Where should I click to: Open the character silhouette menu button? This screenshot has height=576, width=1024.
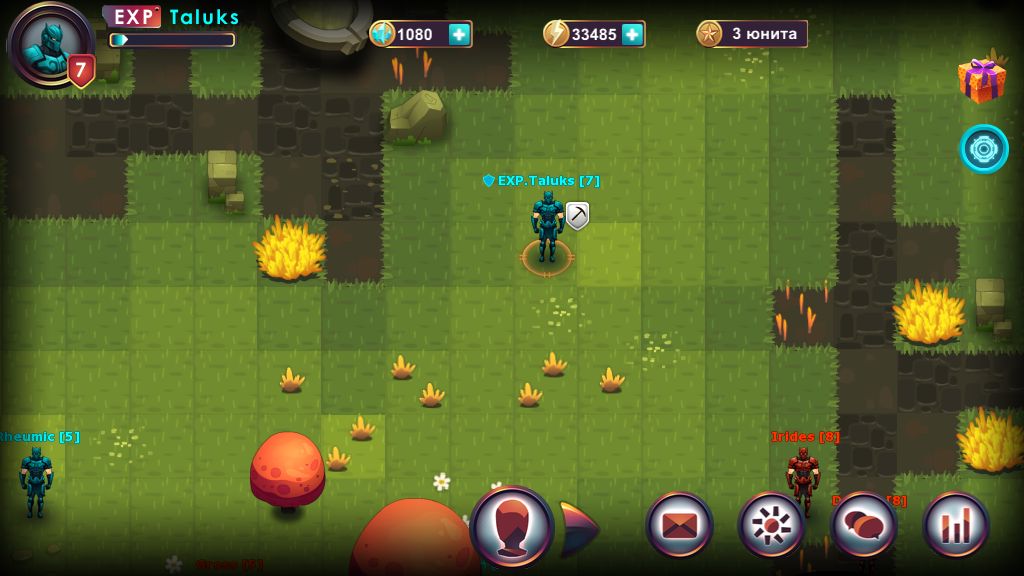click(x=512, y=526)
